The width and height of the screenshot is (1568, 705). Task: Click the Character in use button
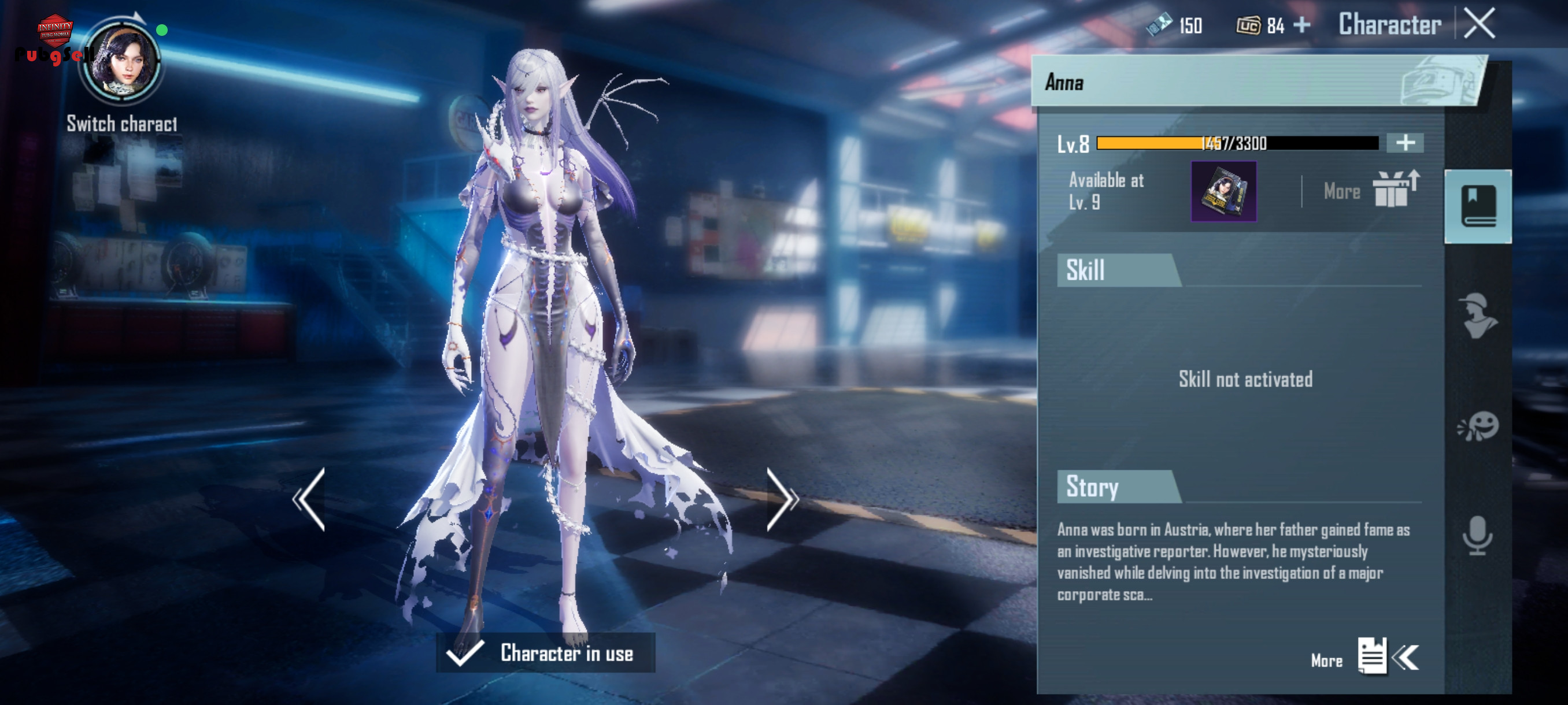coord(545,652)
